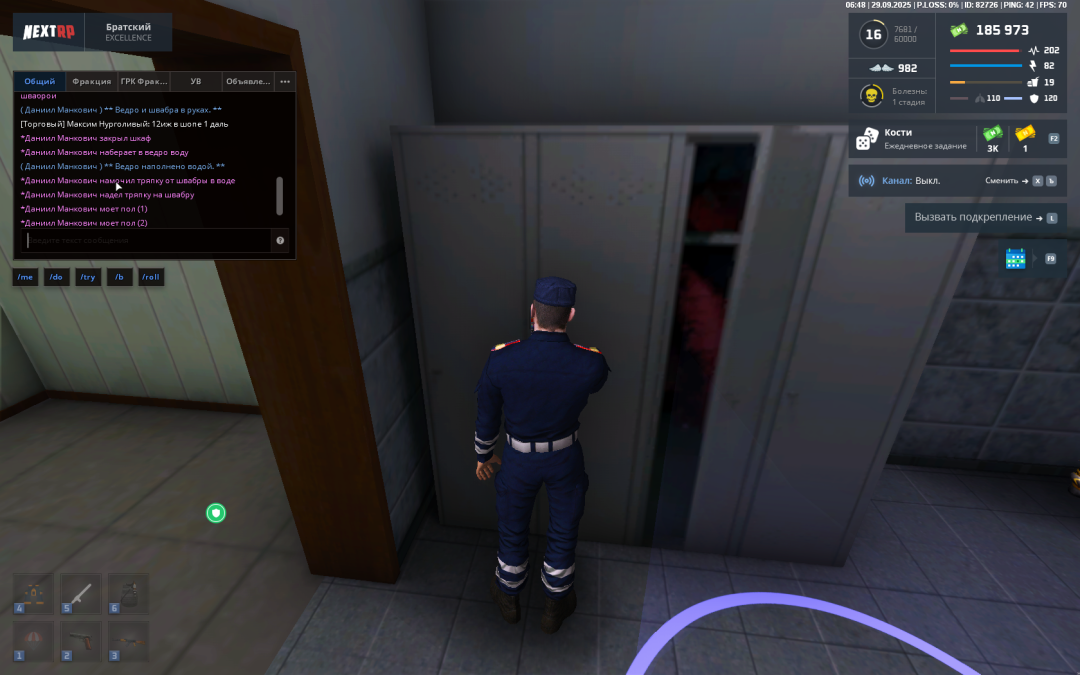Open chat help question mark icon
This screenshot has height=675, width=1080.
coord(280,240)
